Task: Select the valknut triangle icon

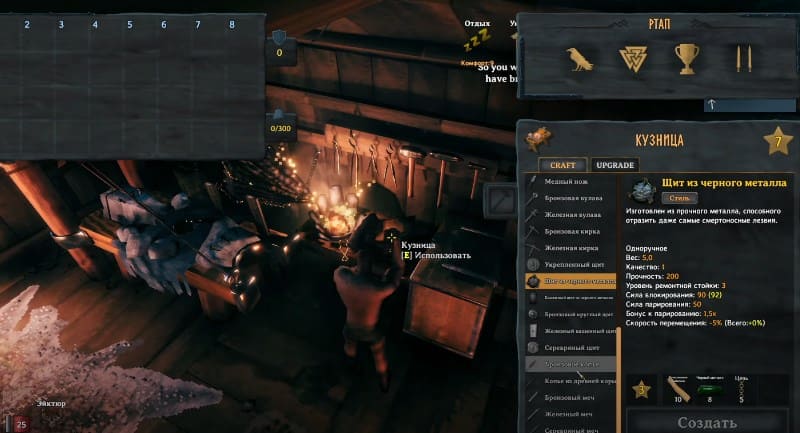Action: coord(632,61)
